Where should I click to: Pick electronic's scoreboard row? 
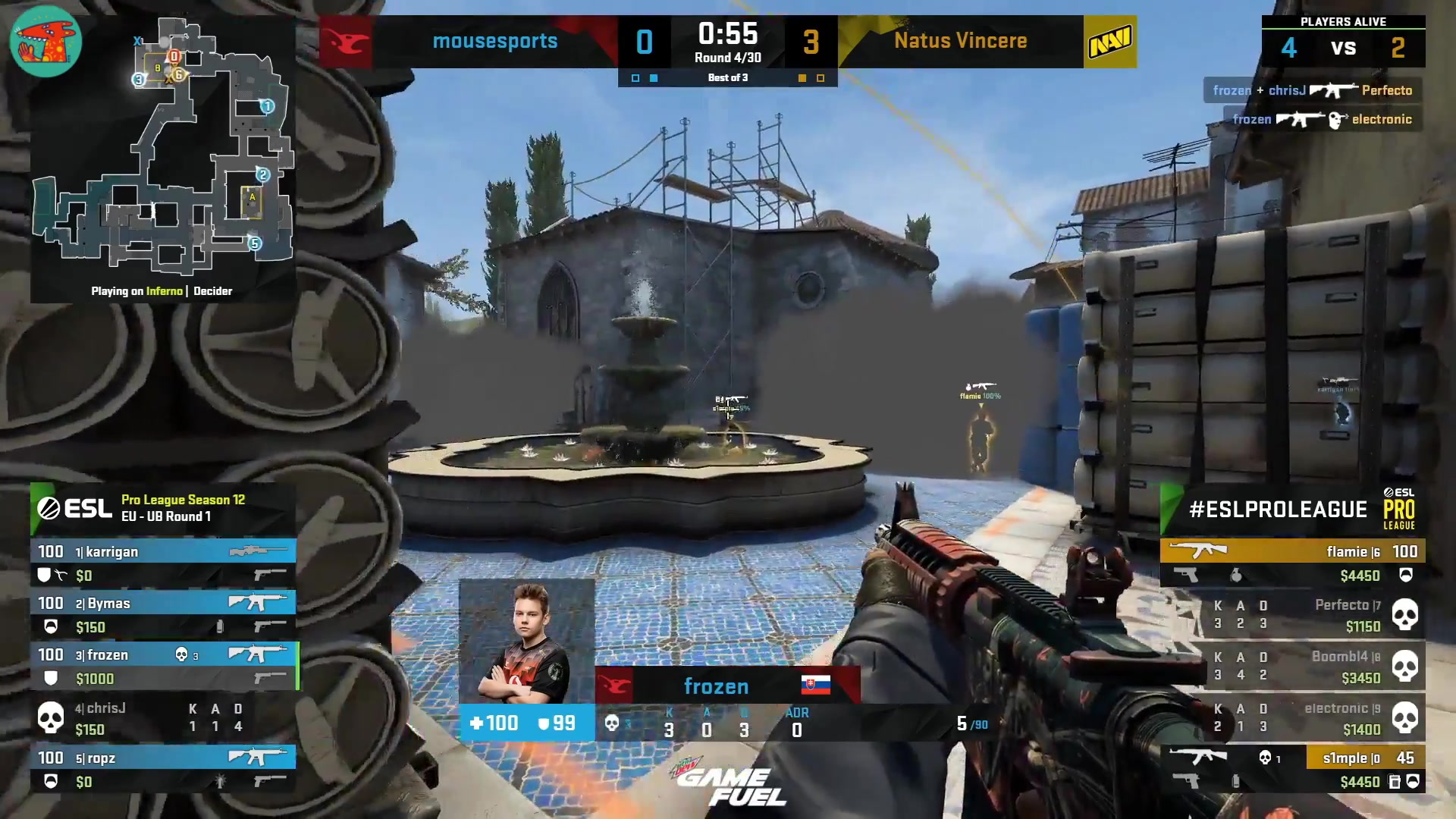(x=1292, y=717)
